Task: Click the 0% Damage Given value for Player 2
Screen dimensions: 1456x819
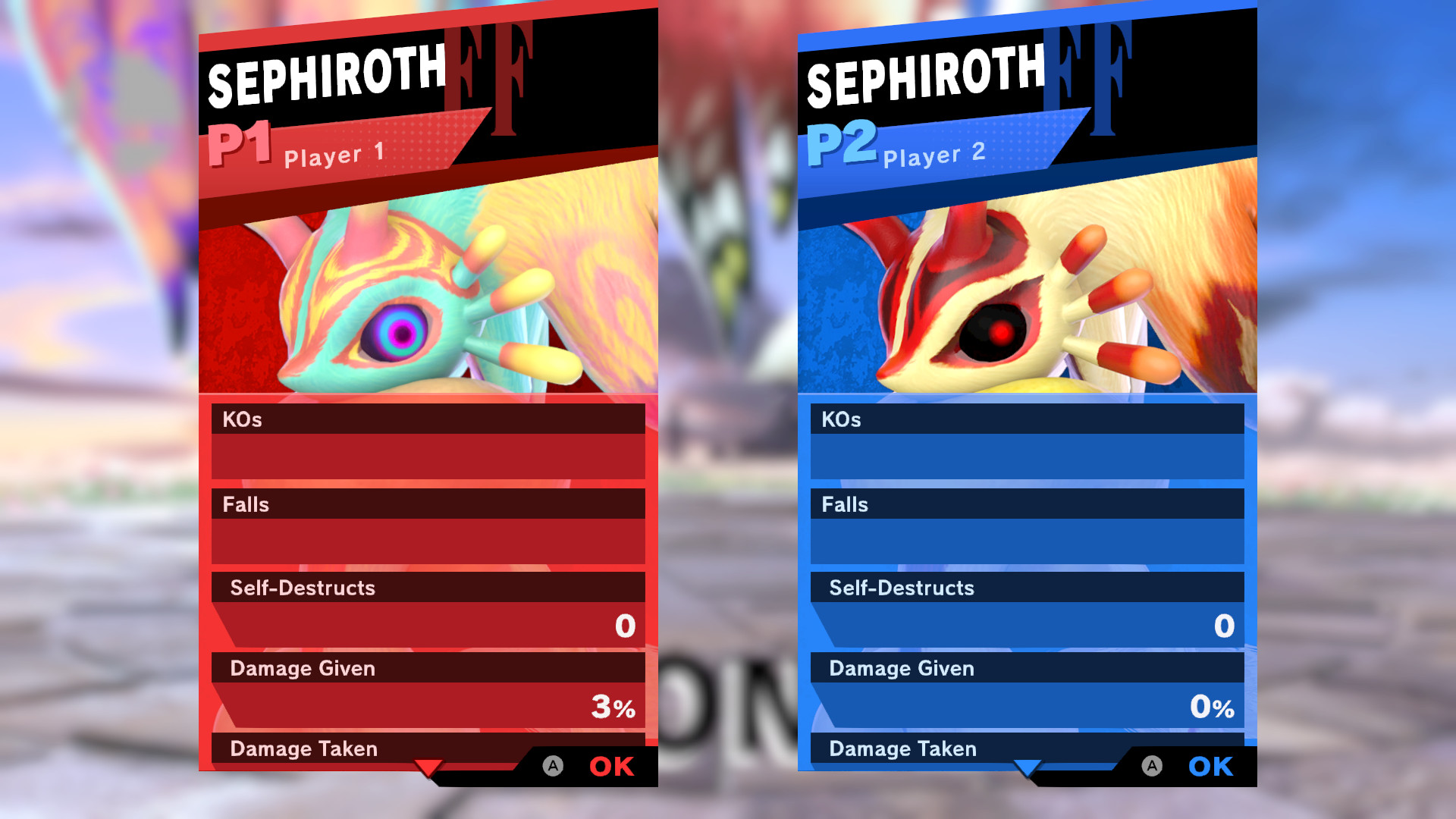Action: (1213, 707)
